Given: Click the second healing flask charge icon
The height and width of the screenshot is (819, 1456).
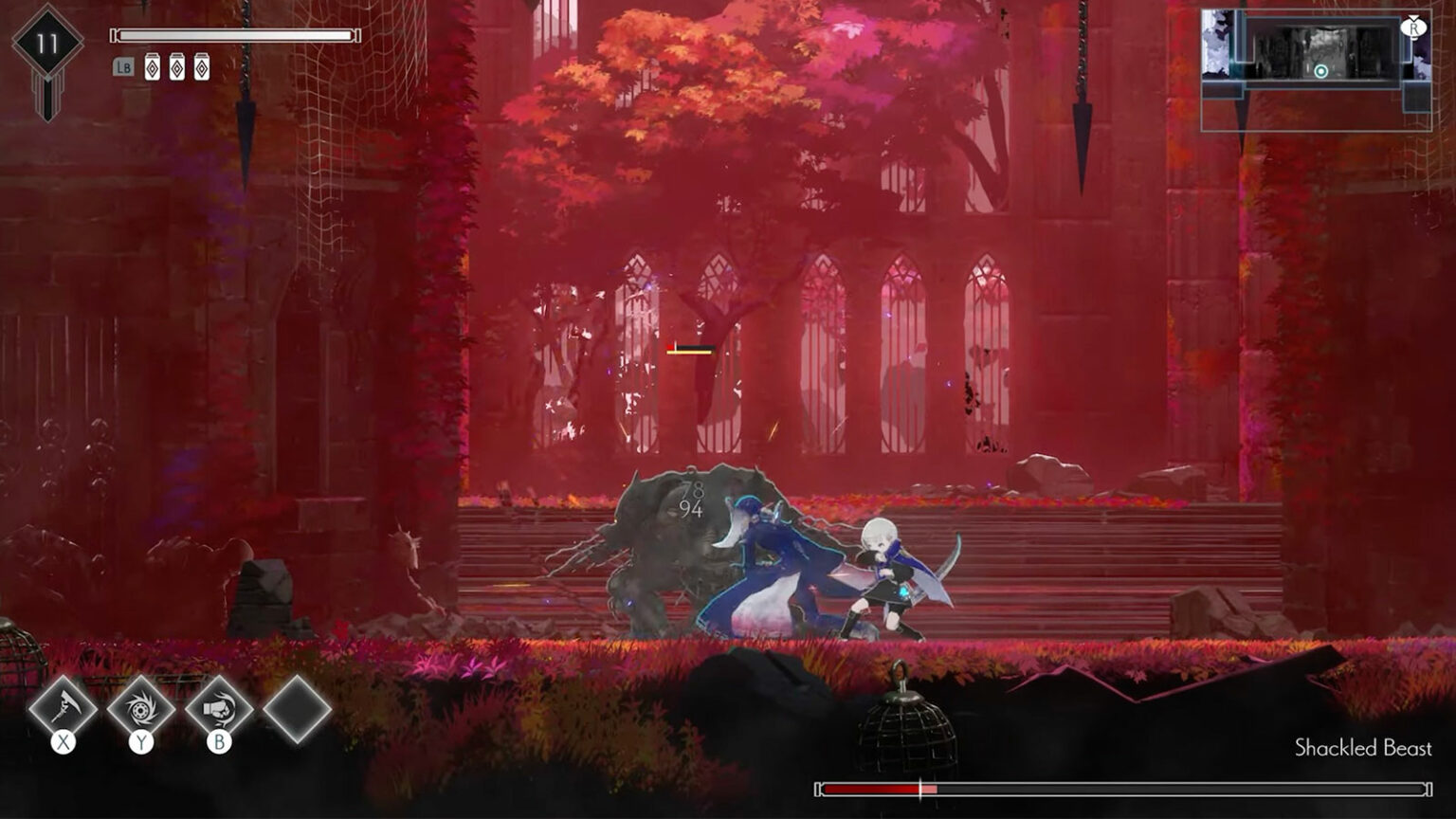Looking at the screenshot, I should (177, 66).
